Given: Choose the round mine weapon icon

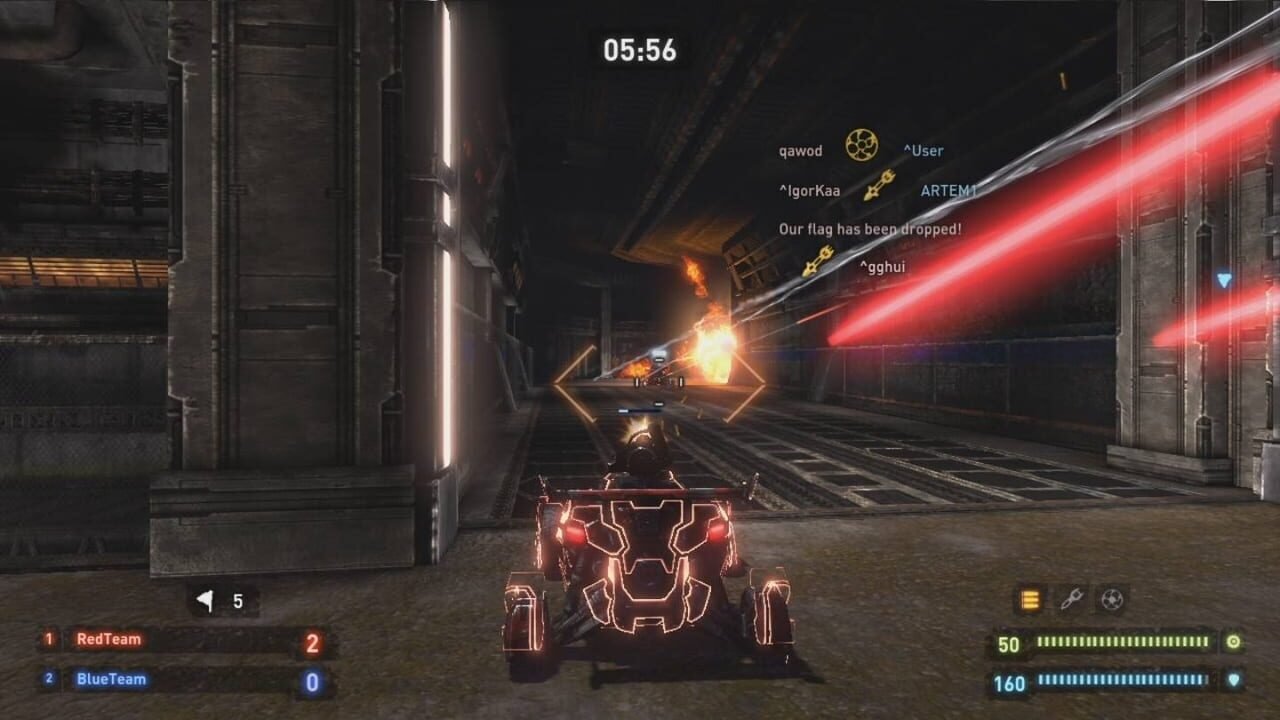Looking at the screenshot, I should coord(1111,600).
